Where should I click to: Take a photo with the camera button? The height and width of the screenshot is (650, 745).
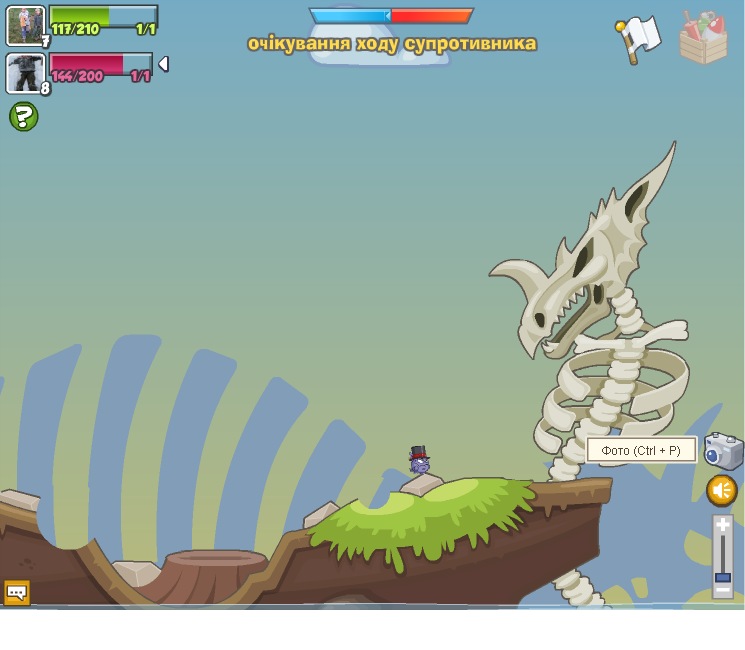[723, 451]
